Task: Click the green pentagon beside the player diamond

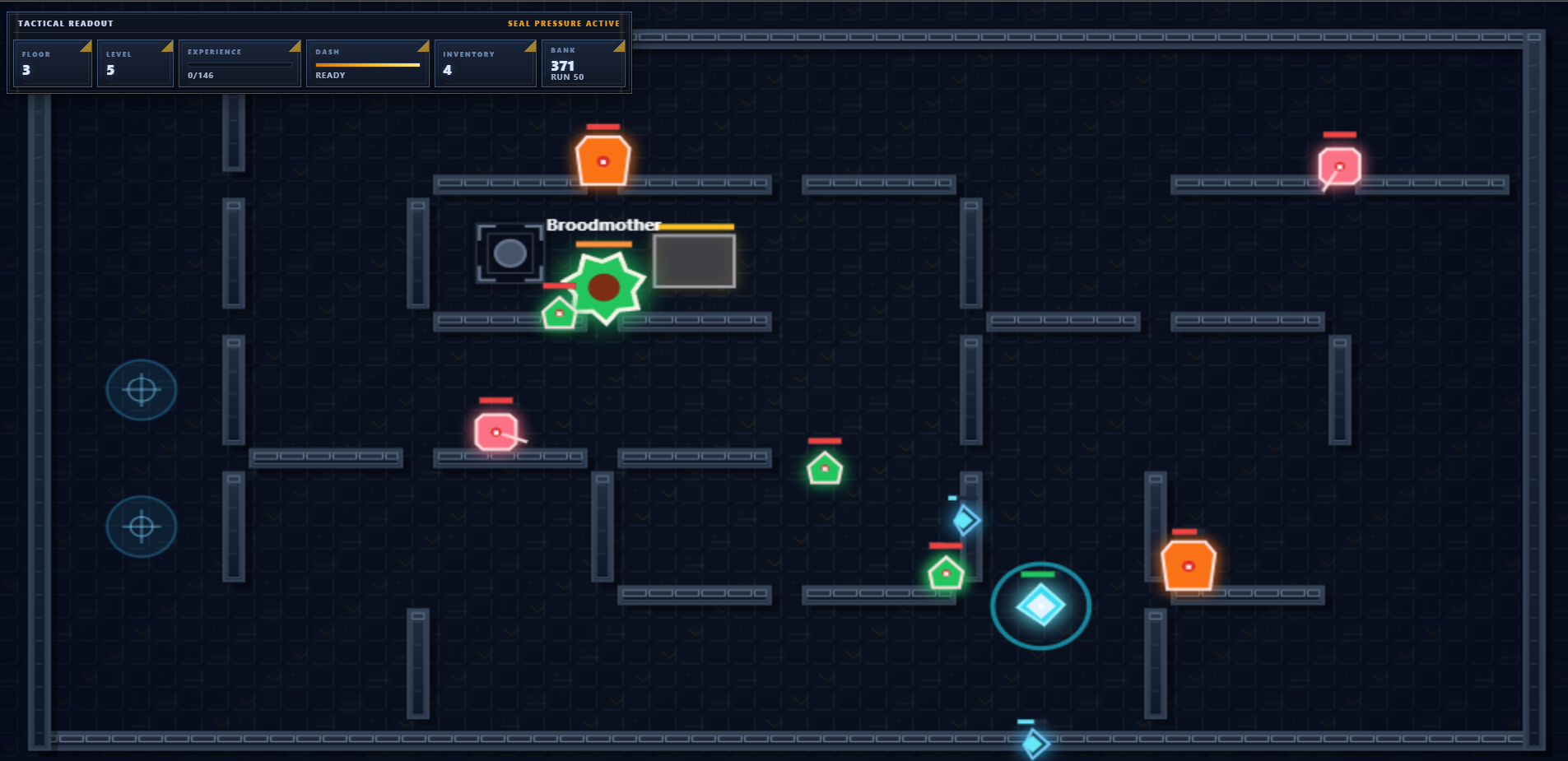Action: 944,572
